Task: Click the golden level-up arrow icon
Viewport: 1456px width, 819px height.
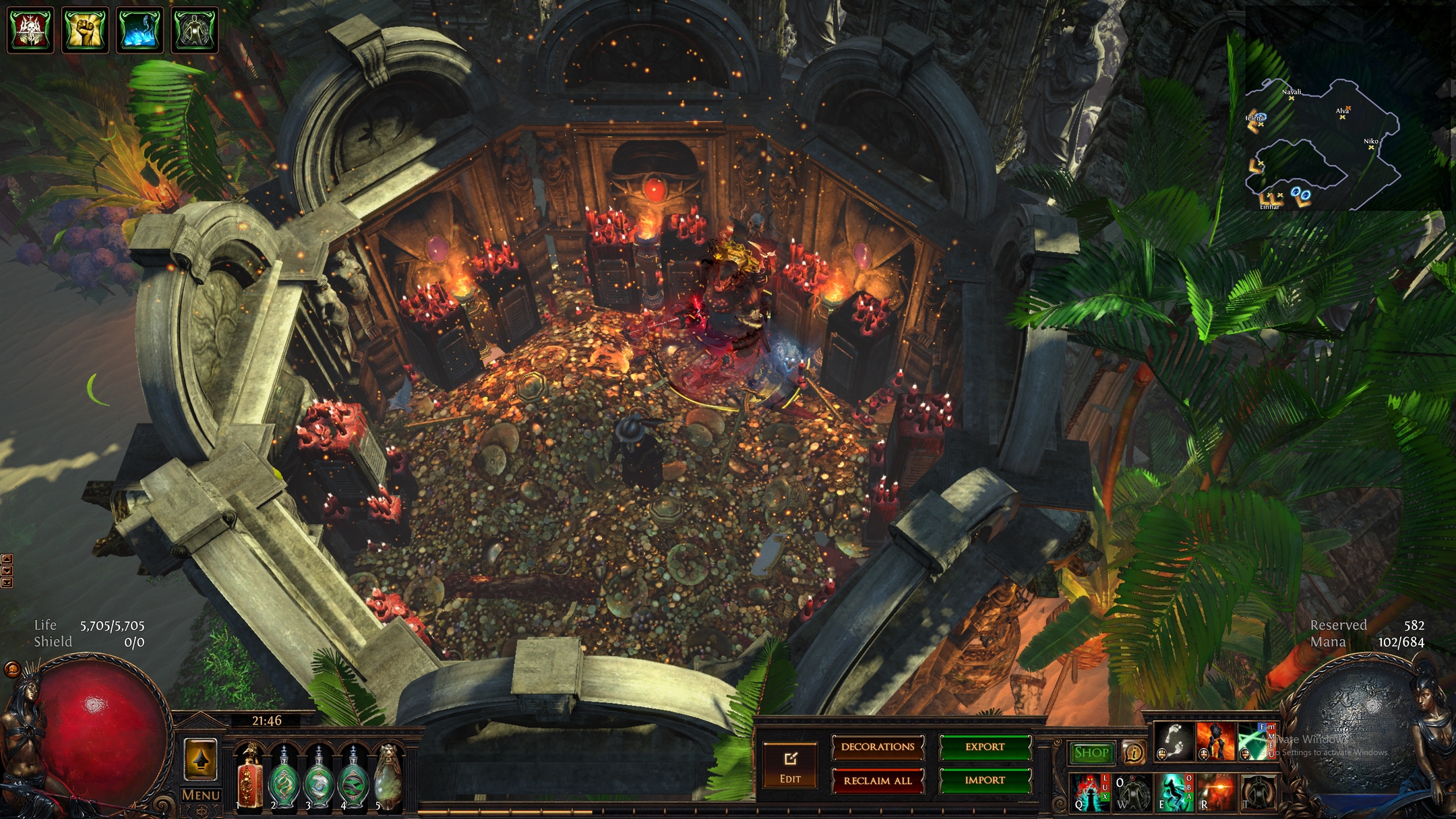Action: [200, 759]
